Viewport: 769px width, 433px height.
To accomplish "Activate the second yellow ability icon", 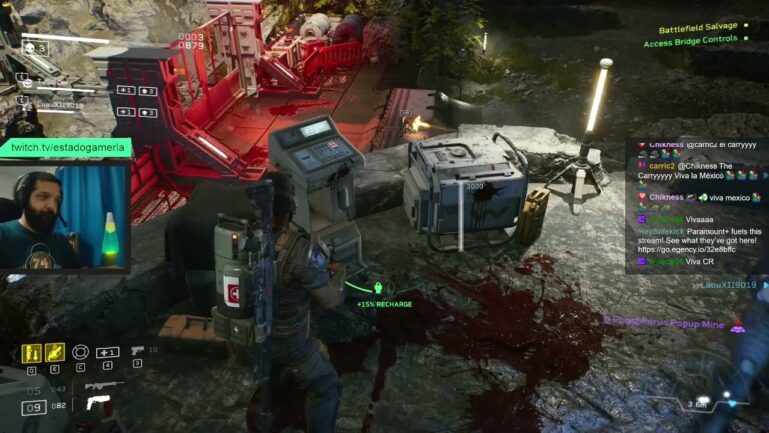I will [56, 352].
